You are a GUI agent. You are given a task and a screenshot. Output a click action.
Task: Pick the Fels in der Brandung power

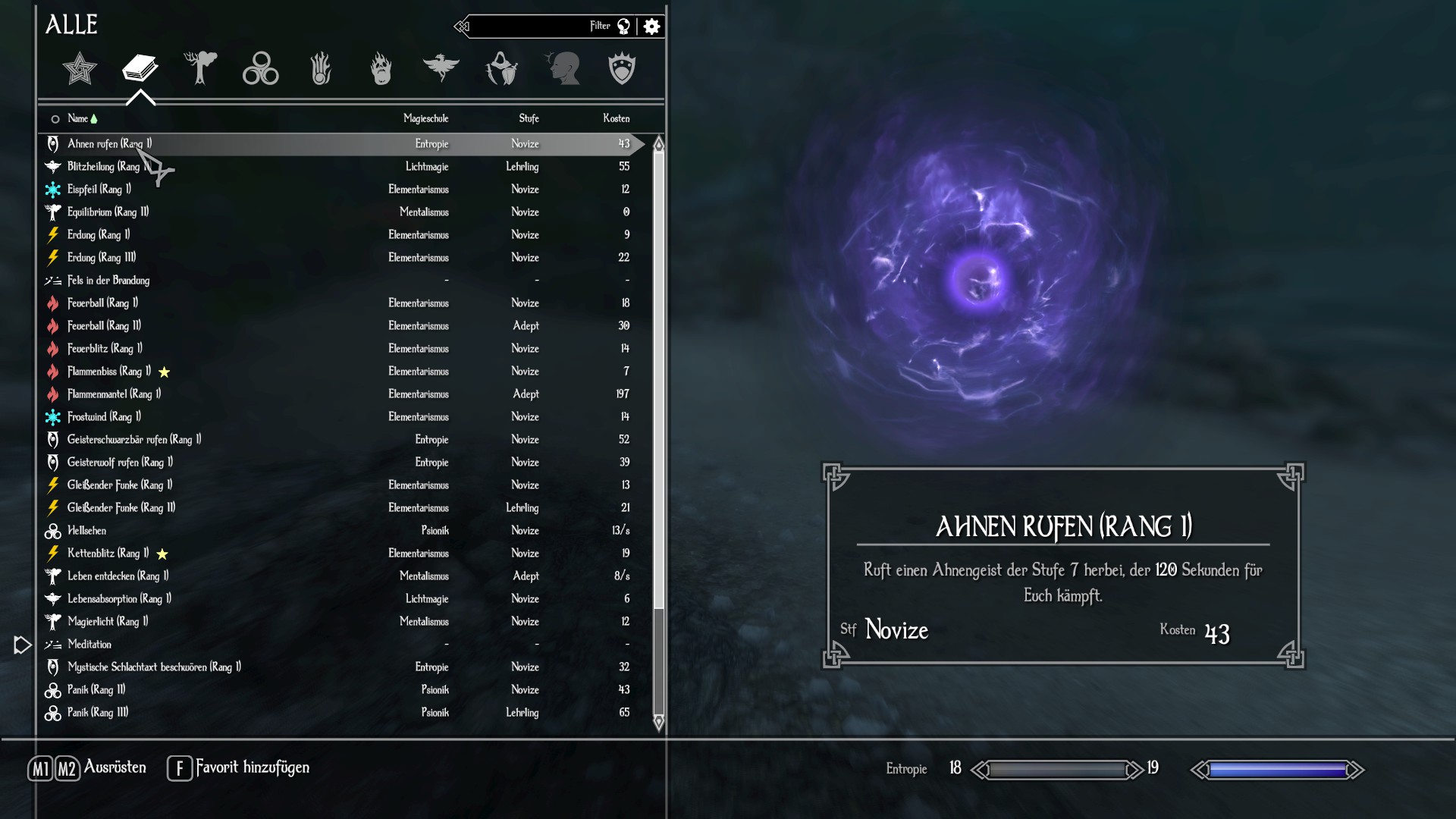pos(108,281)
